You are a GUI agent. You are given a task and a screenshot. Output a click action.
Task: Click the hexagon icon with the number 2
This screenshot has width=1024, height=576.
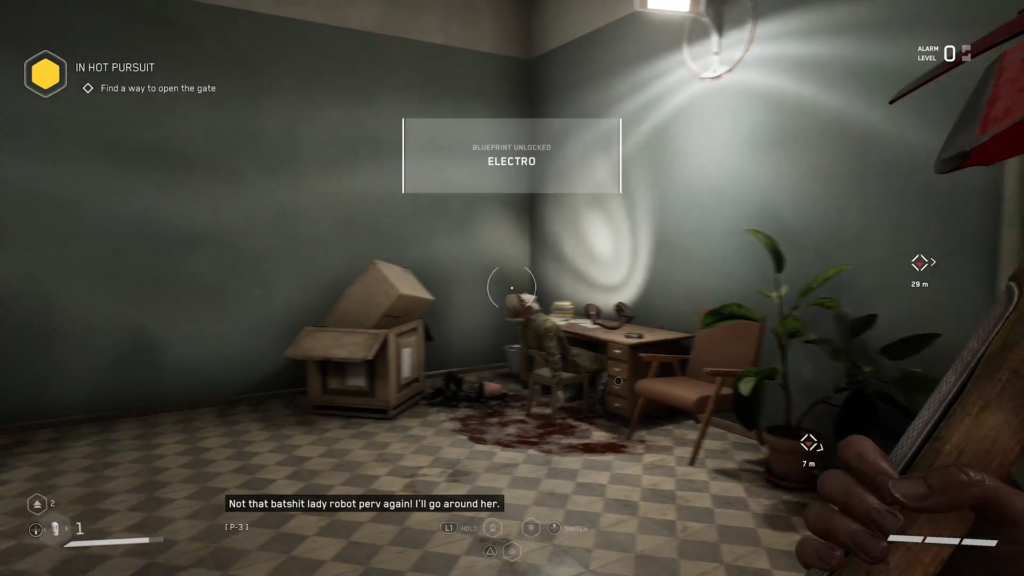[x=37, y=504]
